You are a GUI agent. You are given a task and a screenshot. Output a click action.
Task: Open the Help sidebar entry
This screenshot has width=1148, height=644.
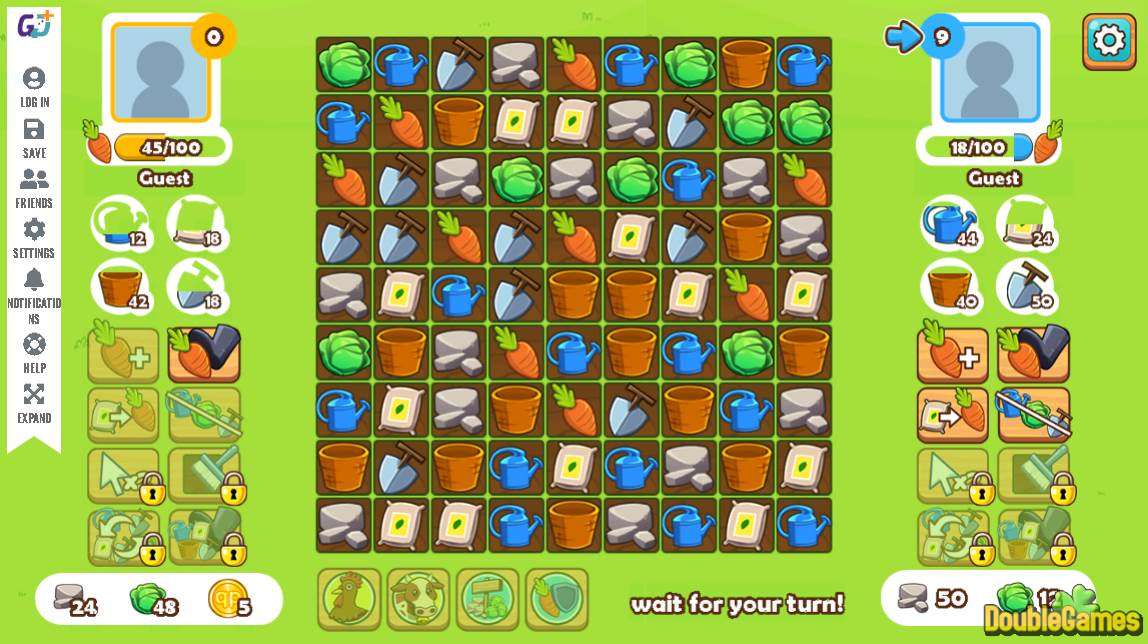[x=34, y=353]
